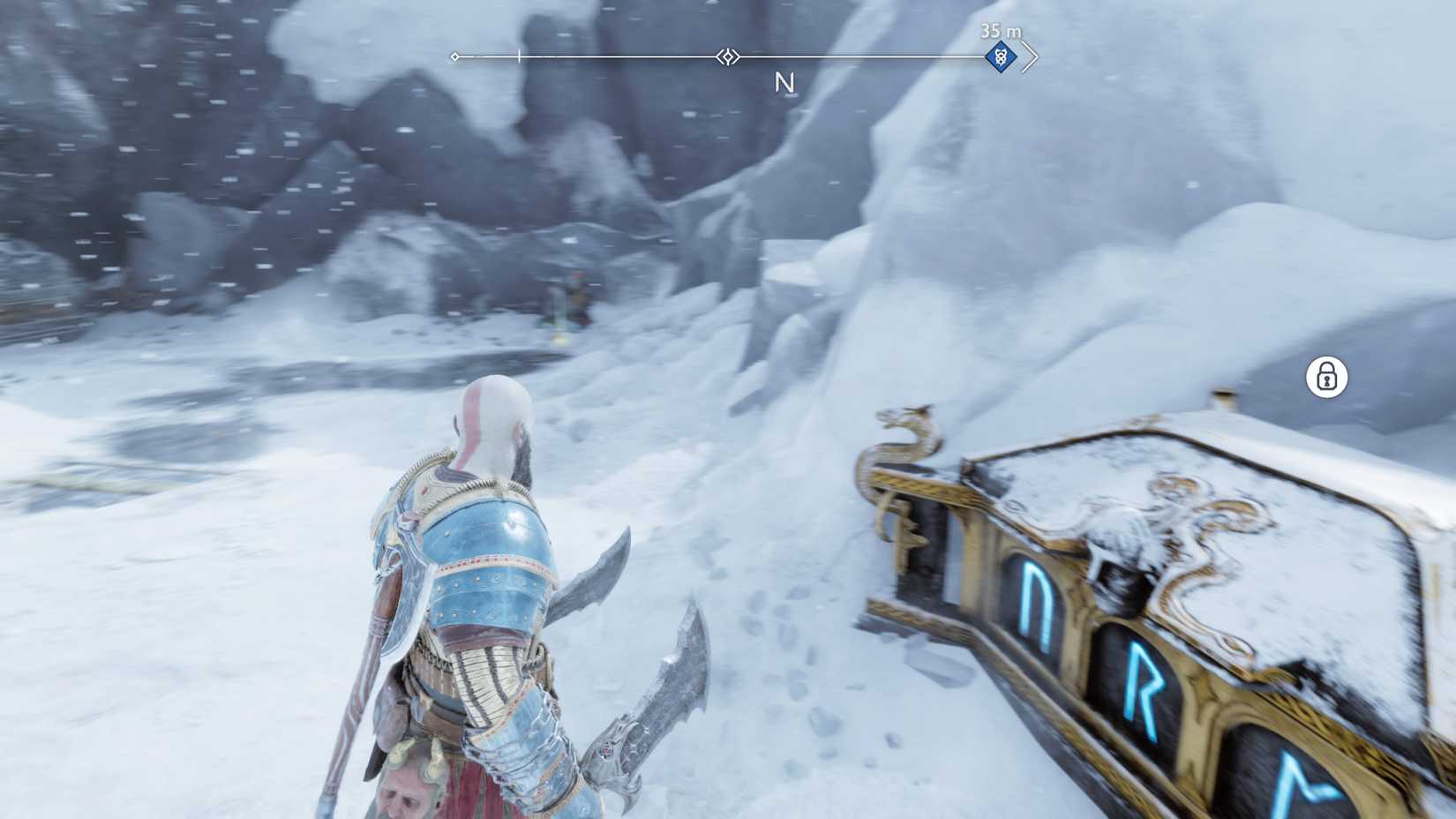Click the lock save-indicator icon

pyautogui.click(x=1326, y=378)
